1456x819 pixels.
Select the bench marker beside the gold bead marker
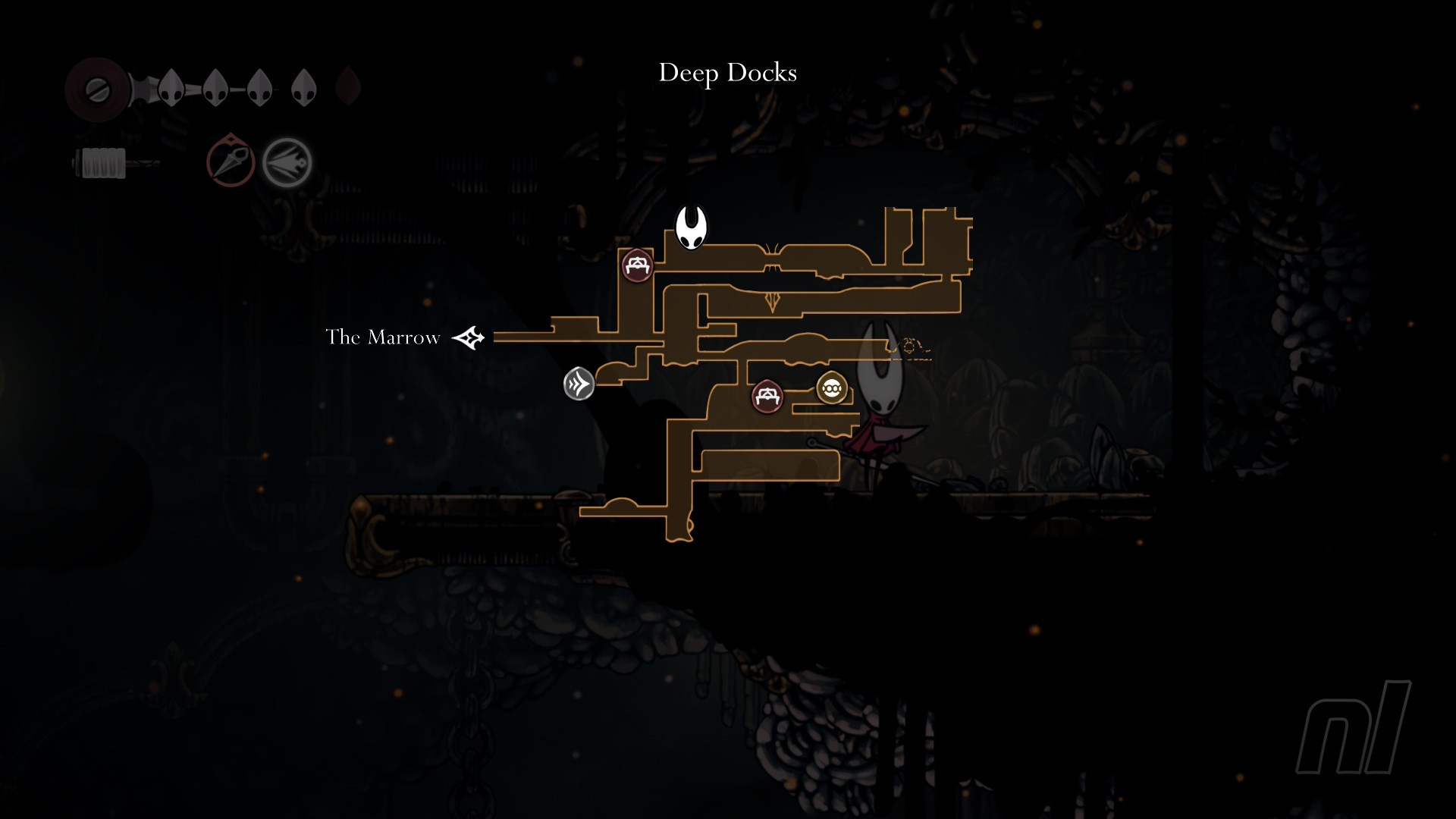click(767, 396)
